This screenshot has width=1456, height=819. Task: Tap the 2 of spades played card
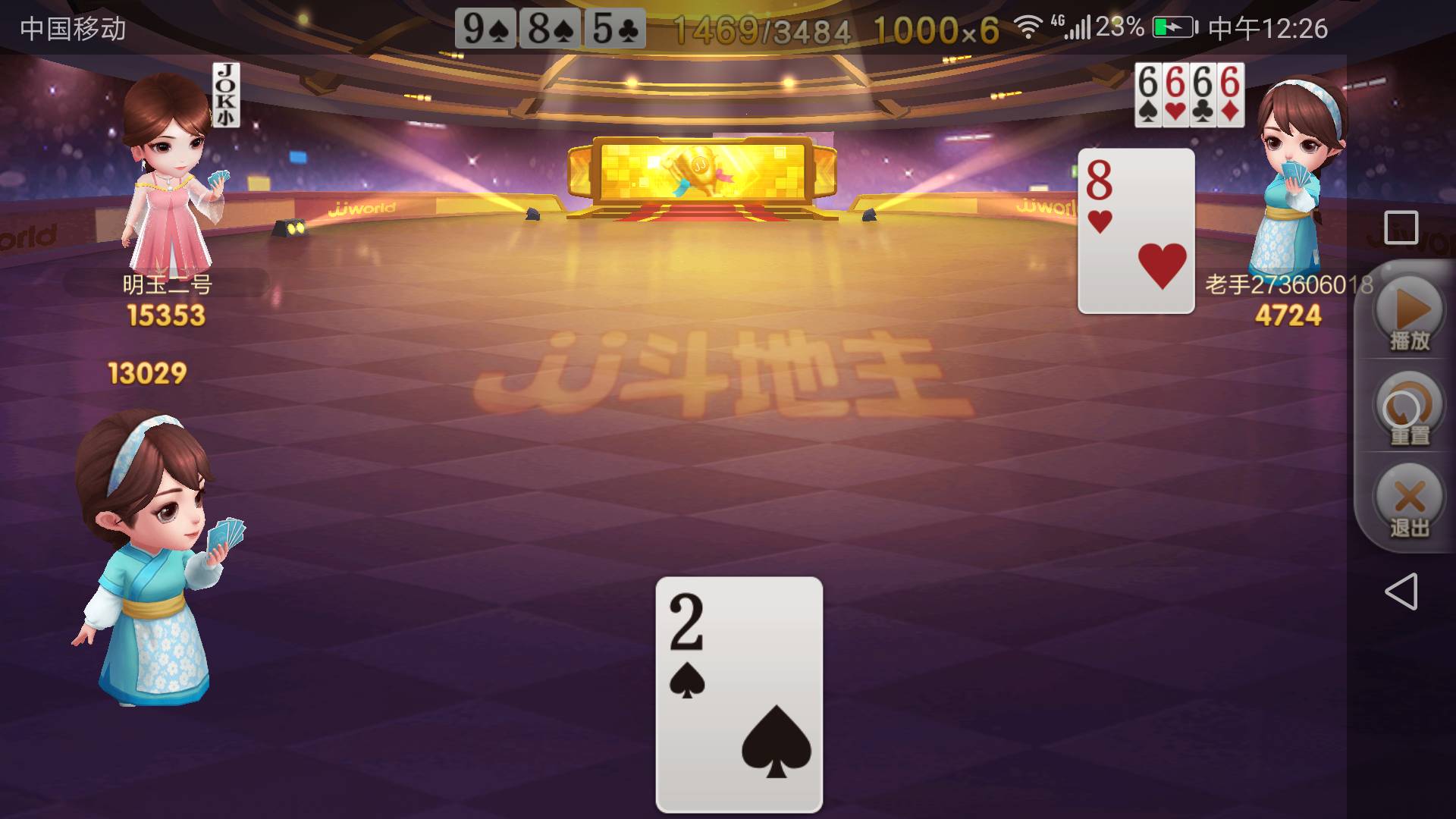[739, 694]
